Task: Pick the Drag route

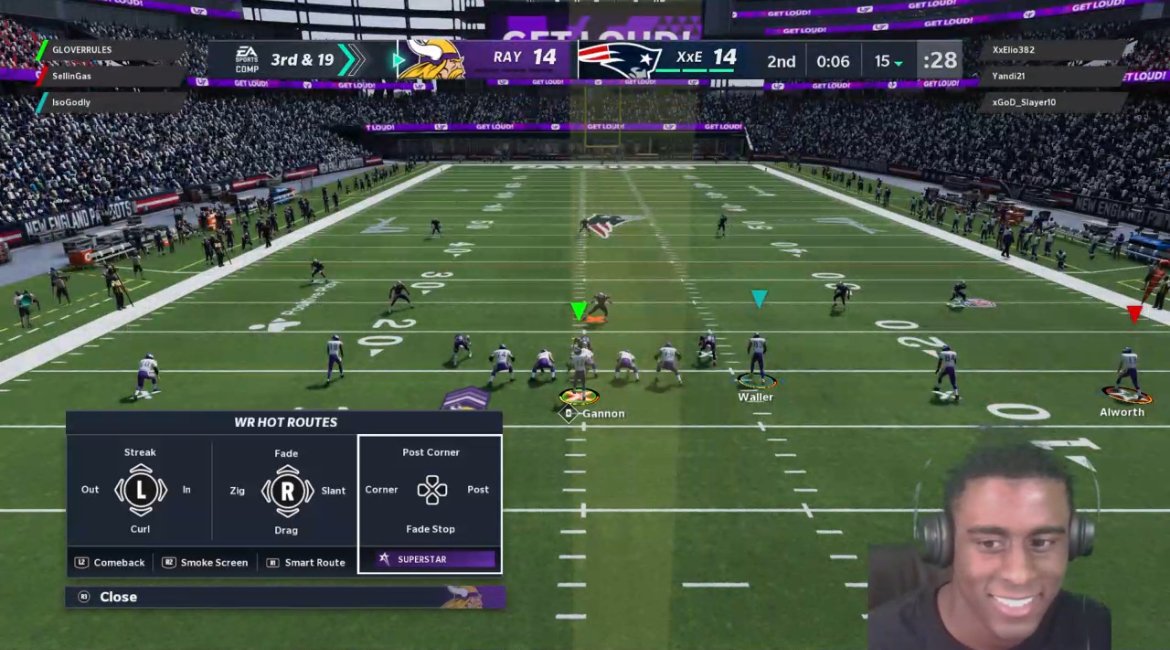Action: coord(286,530)
